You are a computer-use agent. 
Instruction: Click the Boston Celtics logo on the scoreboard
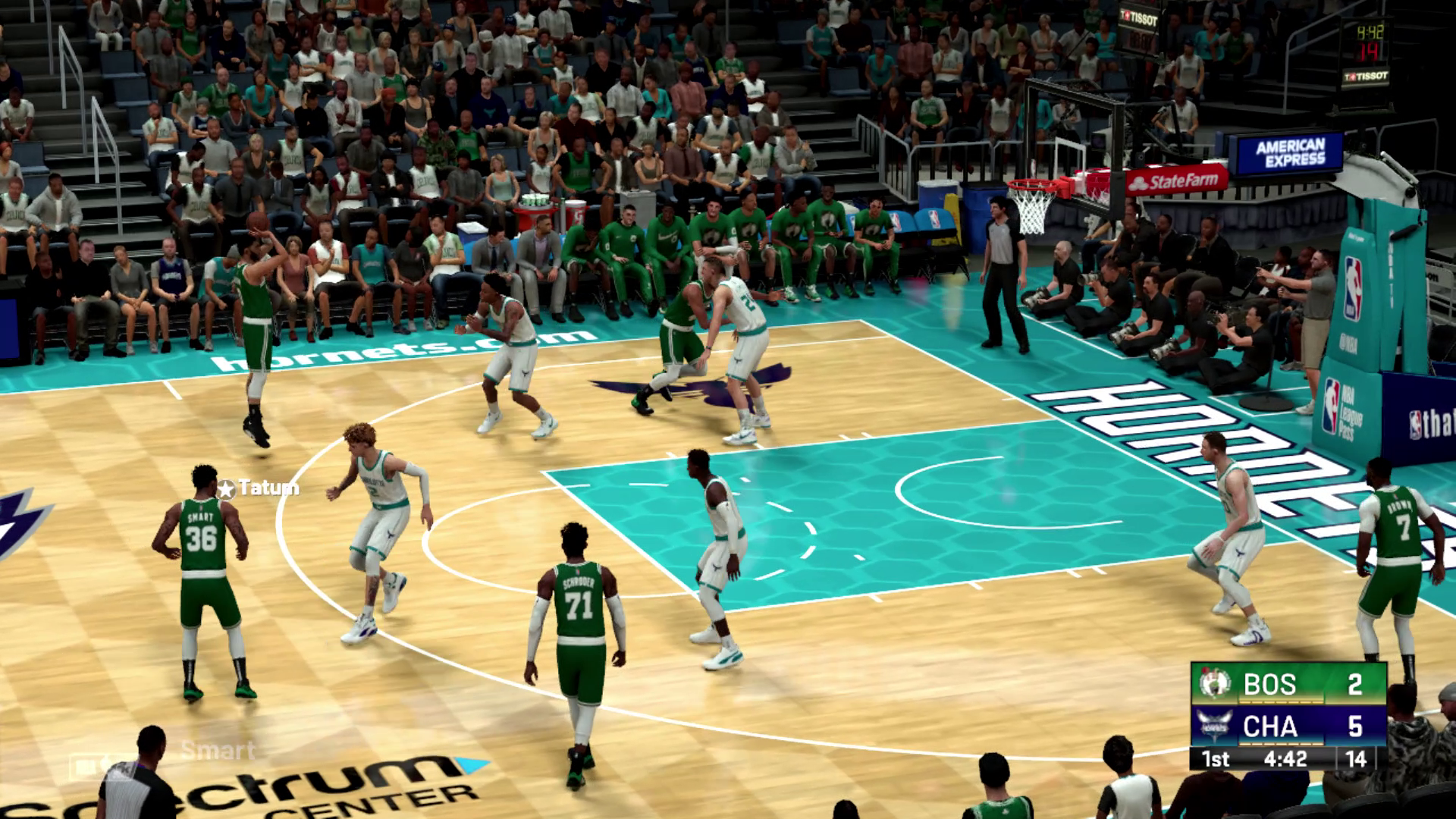tap(1214, 683)
